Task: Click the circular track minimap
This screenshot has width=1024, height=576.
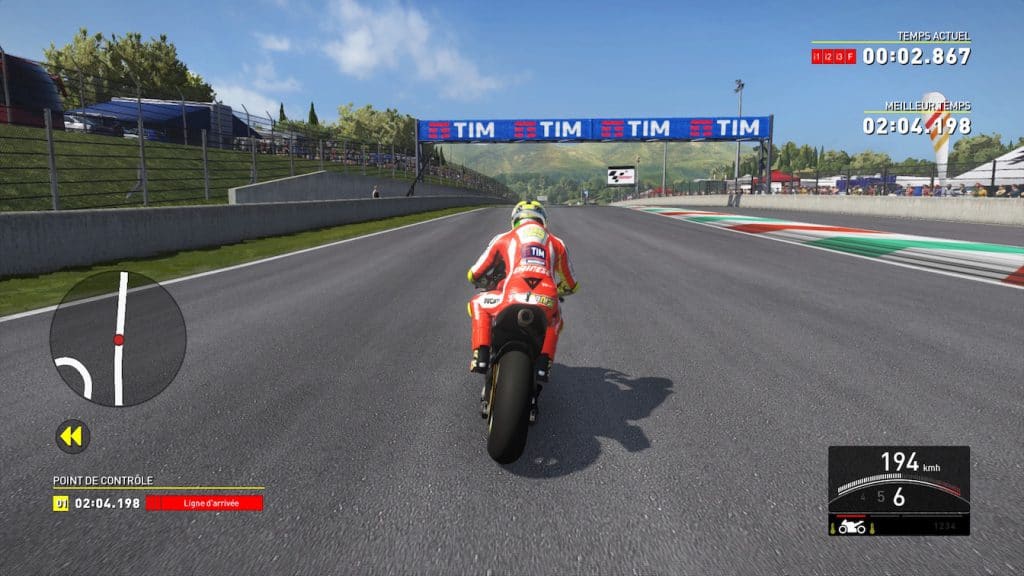Action: pyautogui.click(x=118, y=338)
